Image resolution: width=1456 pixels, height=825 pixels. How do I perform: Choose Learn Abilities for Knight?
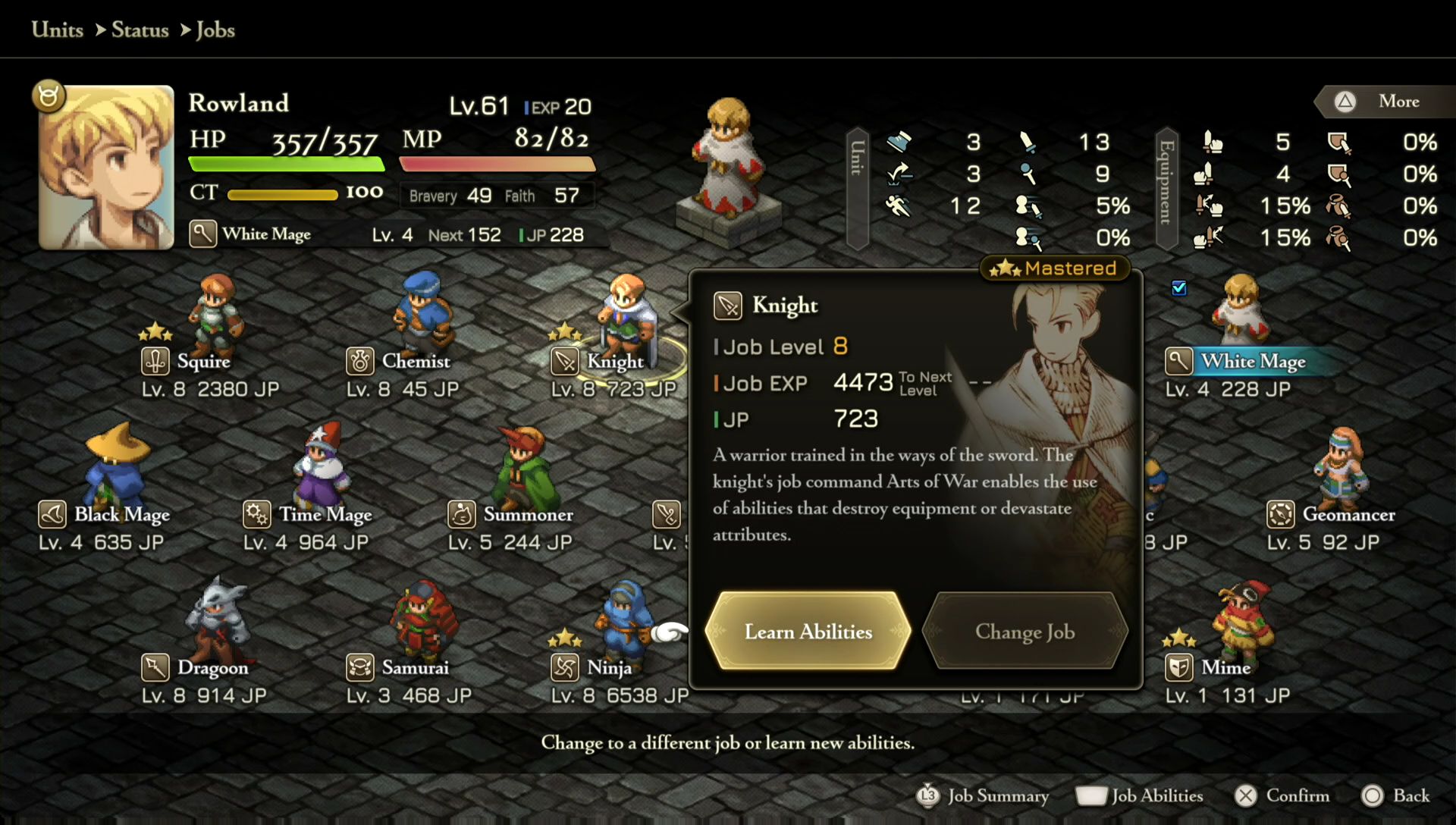pyautogui.click(x=808, y=632)
